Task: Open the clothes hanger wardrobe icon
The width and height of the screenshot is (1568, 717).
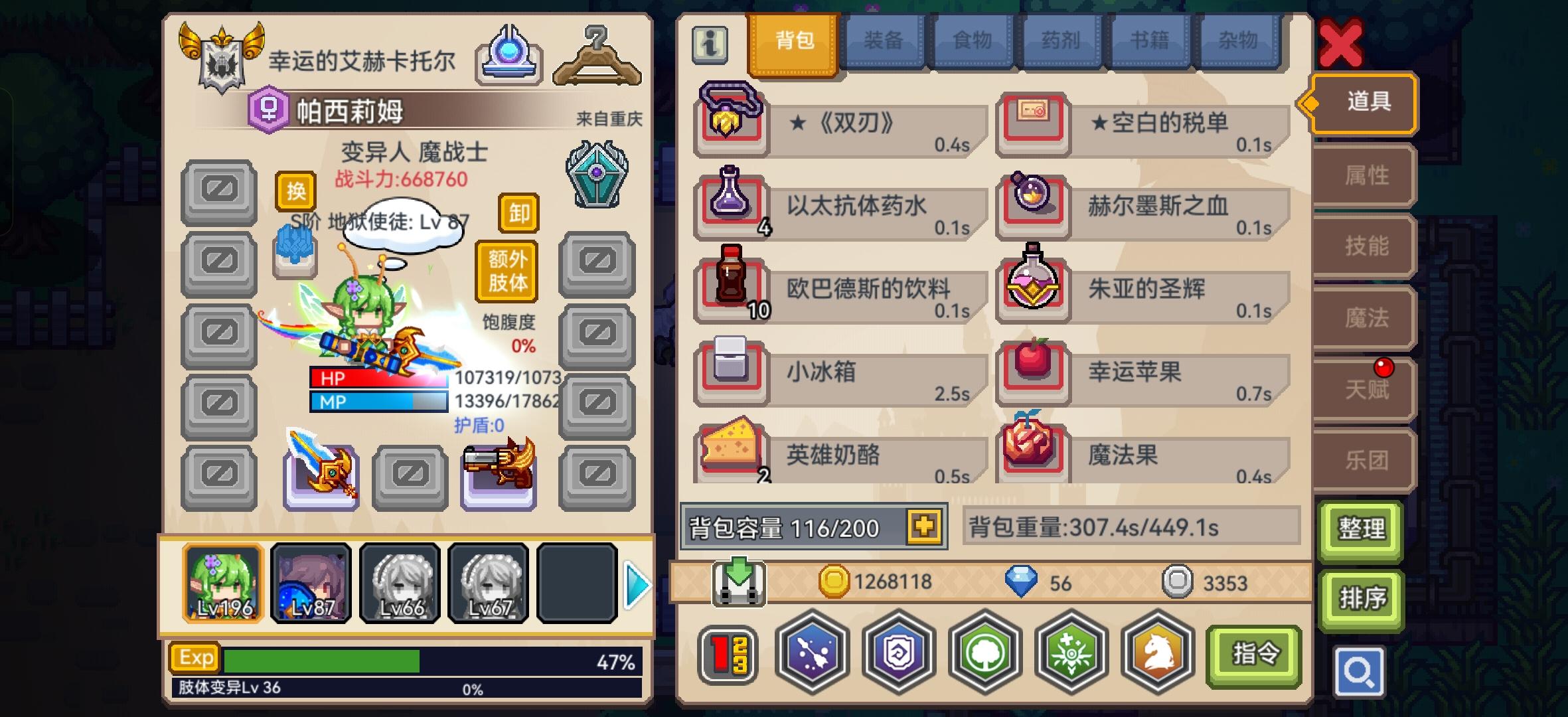Action: (597, 58)
